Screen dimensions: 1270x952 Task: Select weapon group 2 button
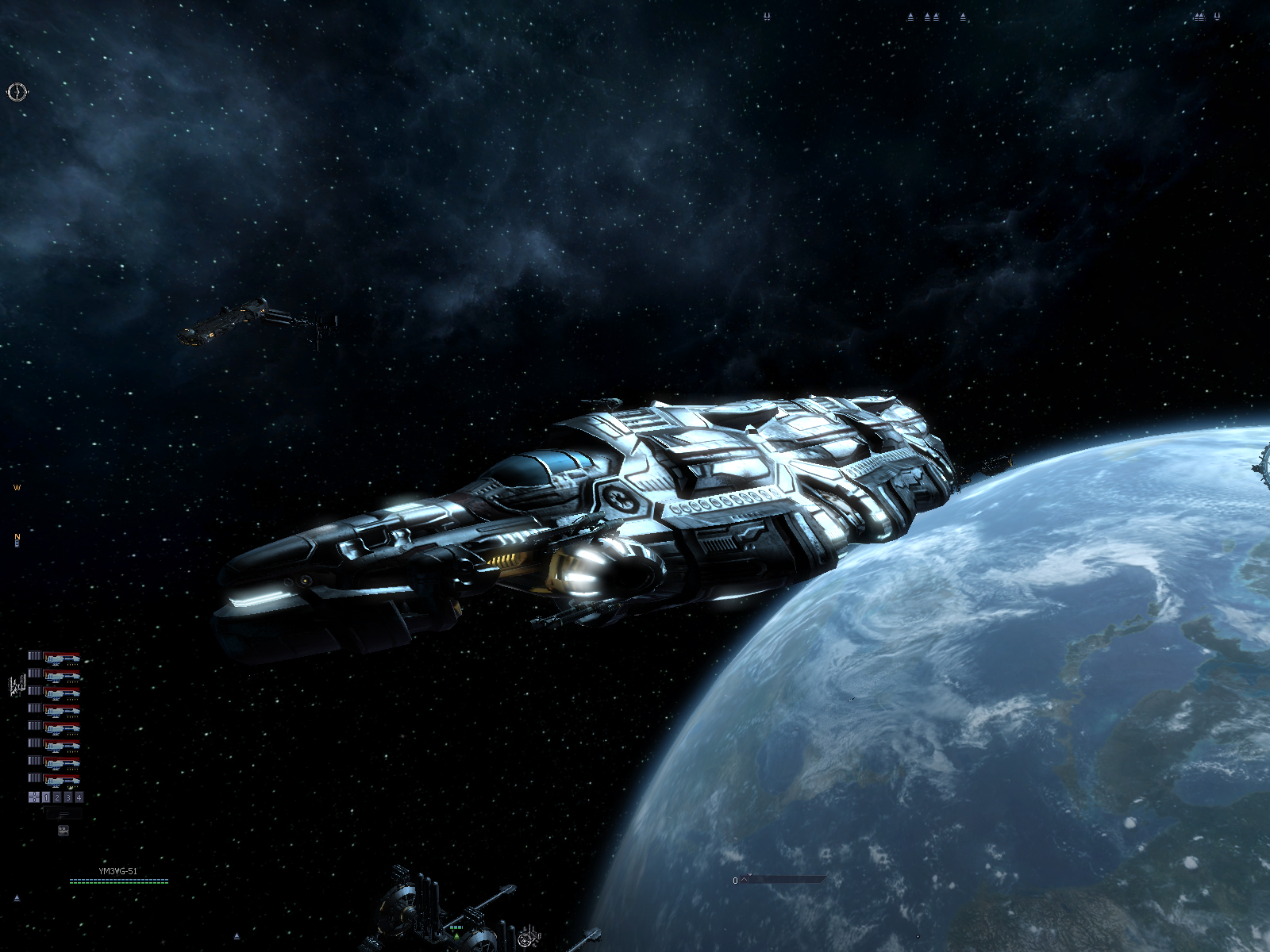tap(57, 797)
